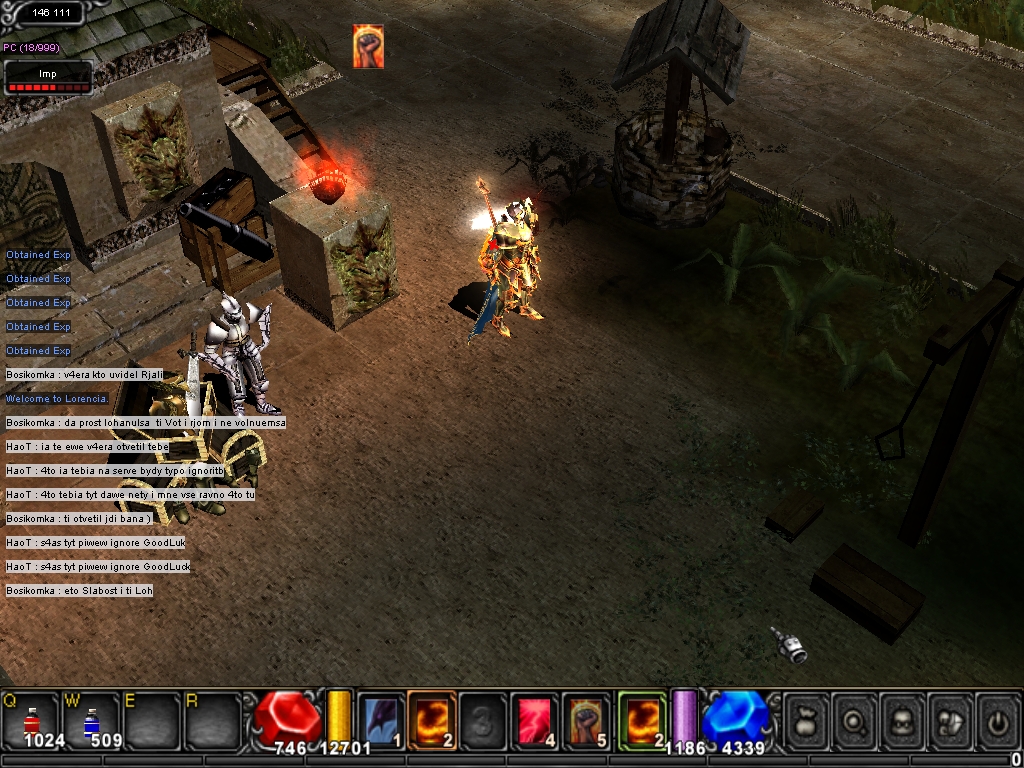Open the character face menu button

click(904, 720)
